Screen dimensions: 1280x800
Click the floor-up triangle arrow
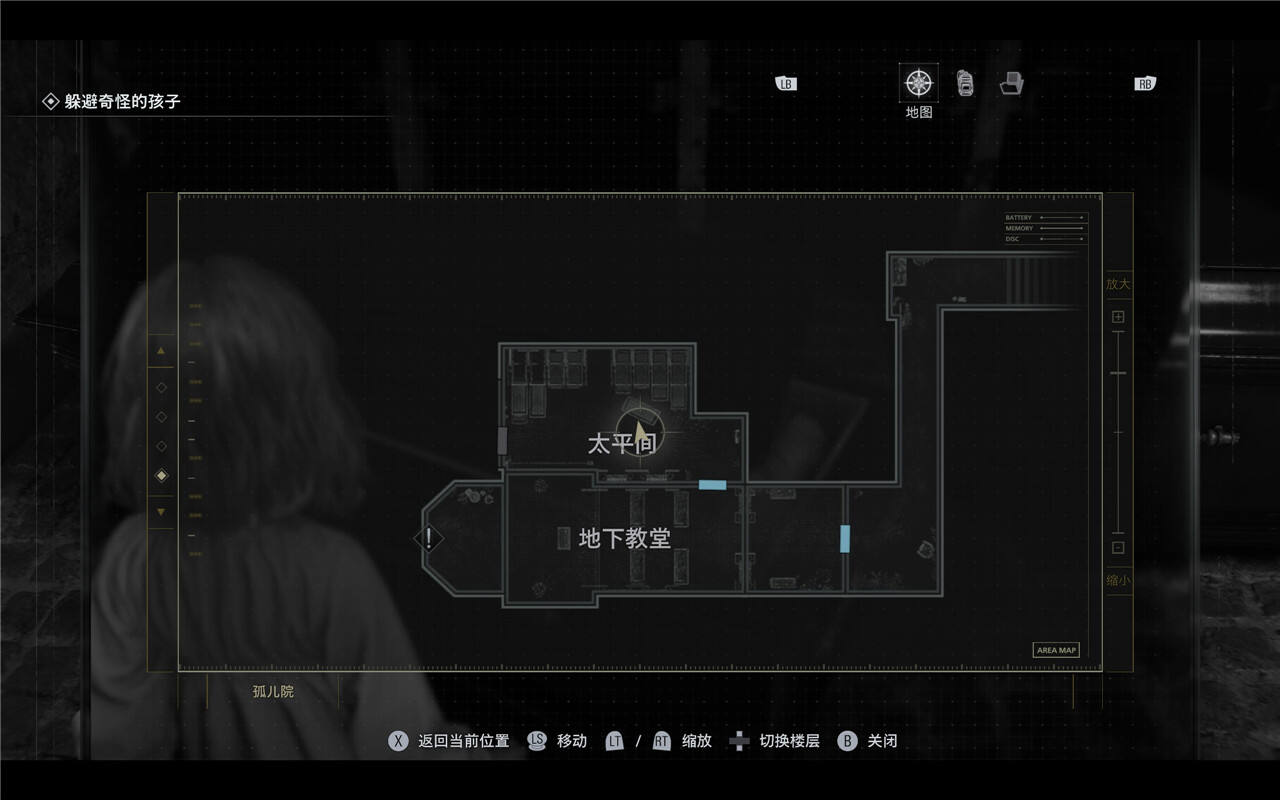pyautogui.click(x=161, y=351)
